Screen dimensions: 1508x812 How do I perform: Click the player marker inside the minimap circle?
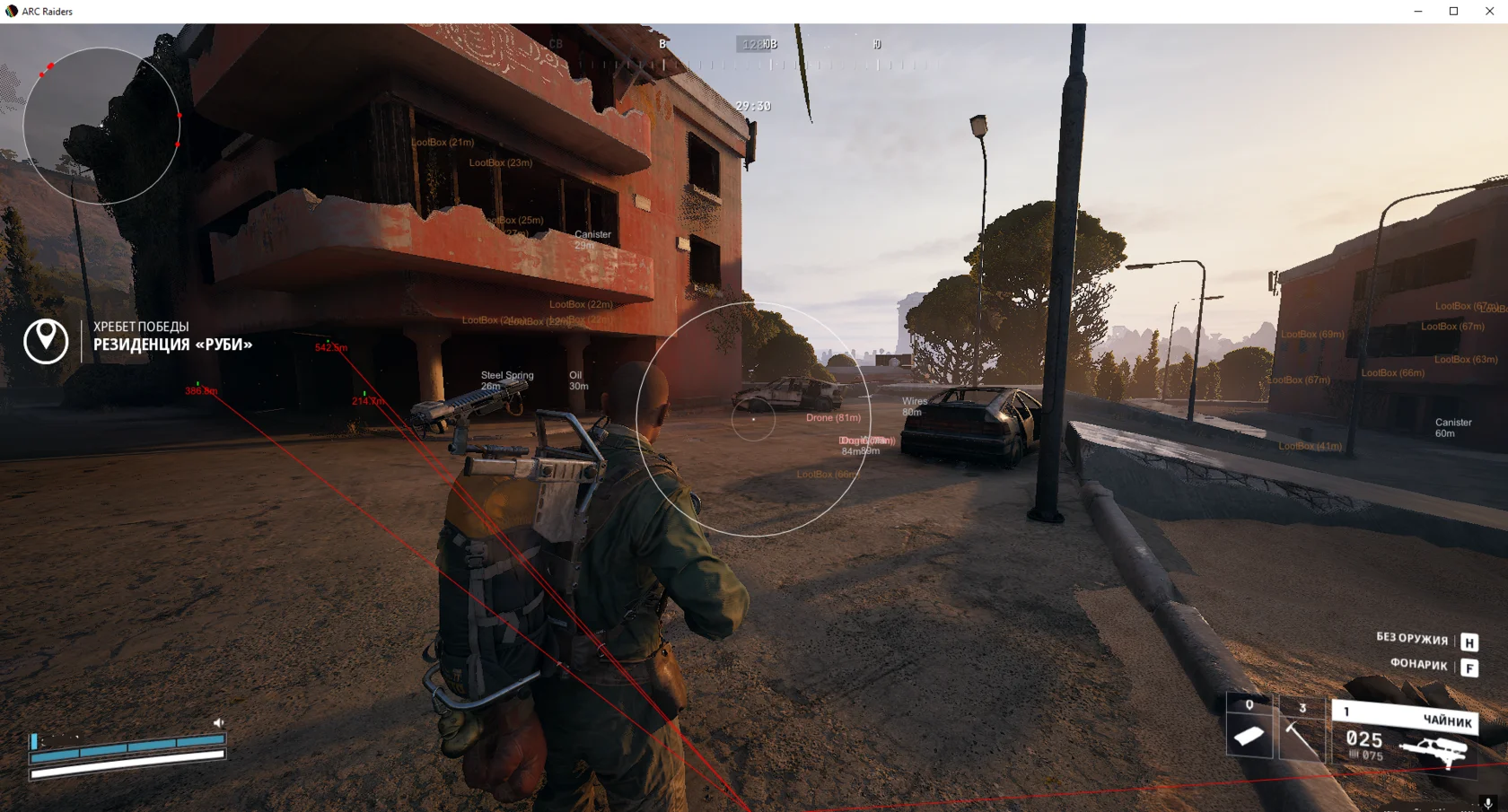pos(101,126)
